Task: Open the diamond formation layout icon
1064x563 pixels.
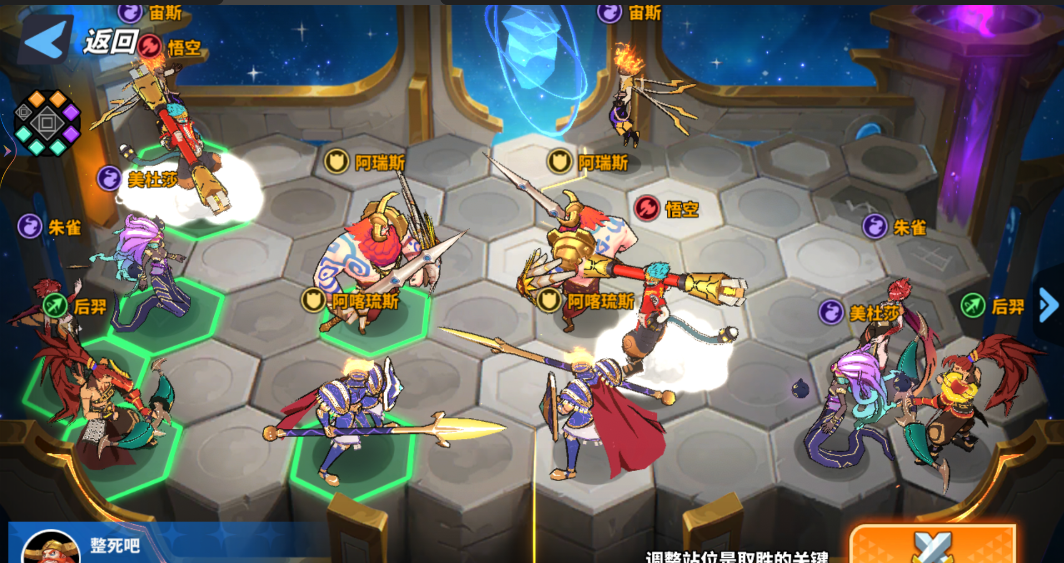Action: [46, 123]
